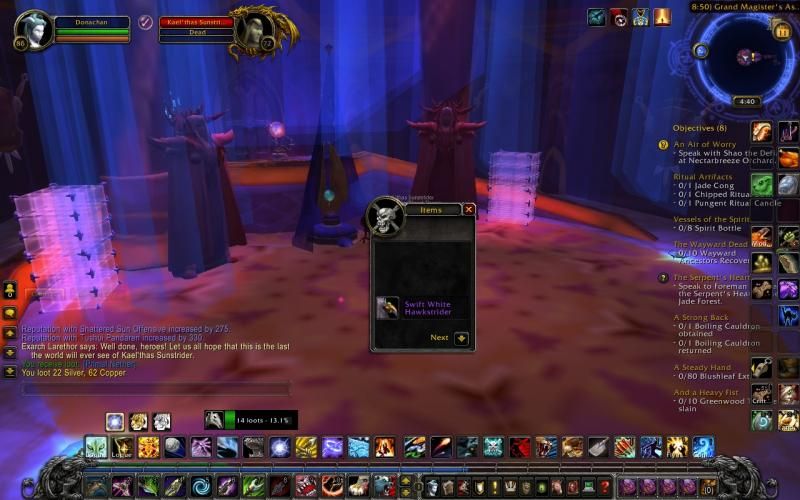800x500 pixels.
Task: Toggle the minimap tracking button
Action: [x=701, y=50]
